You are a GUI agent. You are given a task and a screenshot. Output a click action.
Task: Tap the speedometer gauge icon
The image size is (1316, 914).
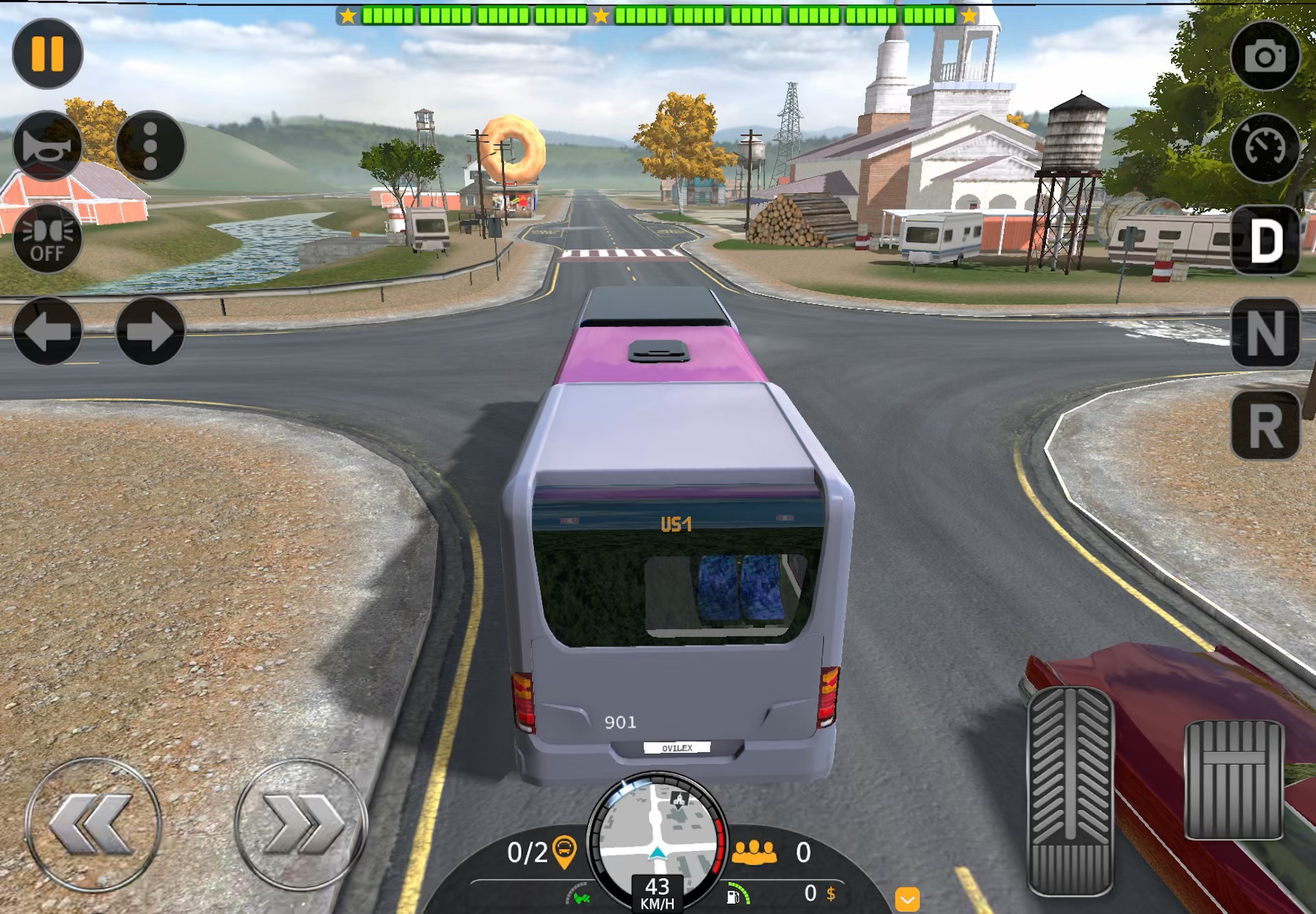point(1265,147)
